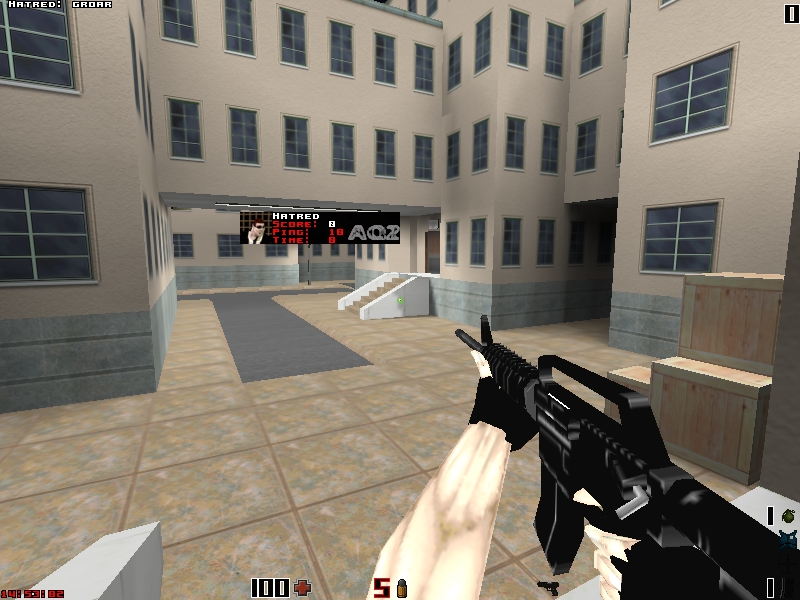Select the grenade item icon

coord(788,515)
